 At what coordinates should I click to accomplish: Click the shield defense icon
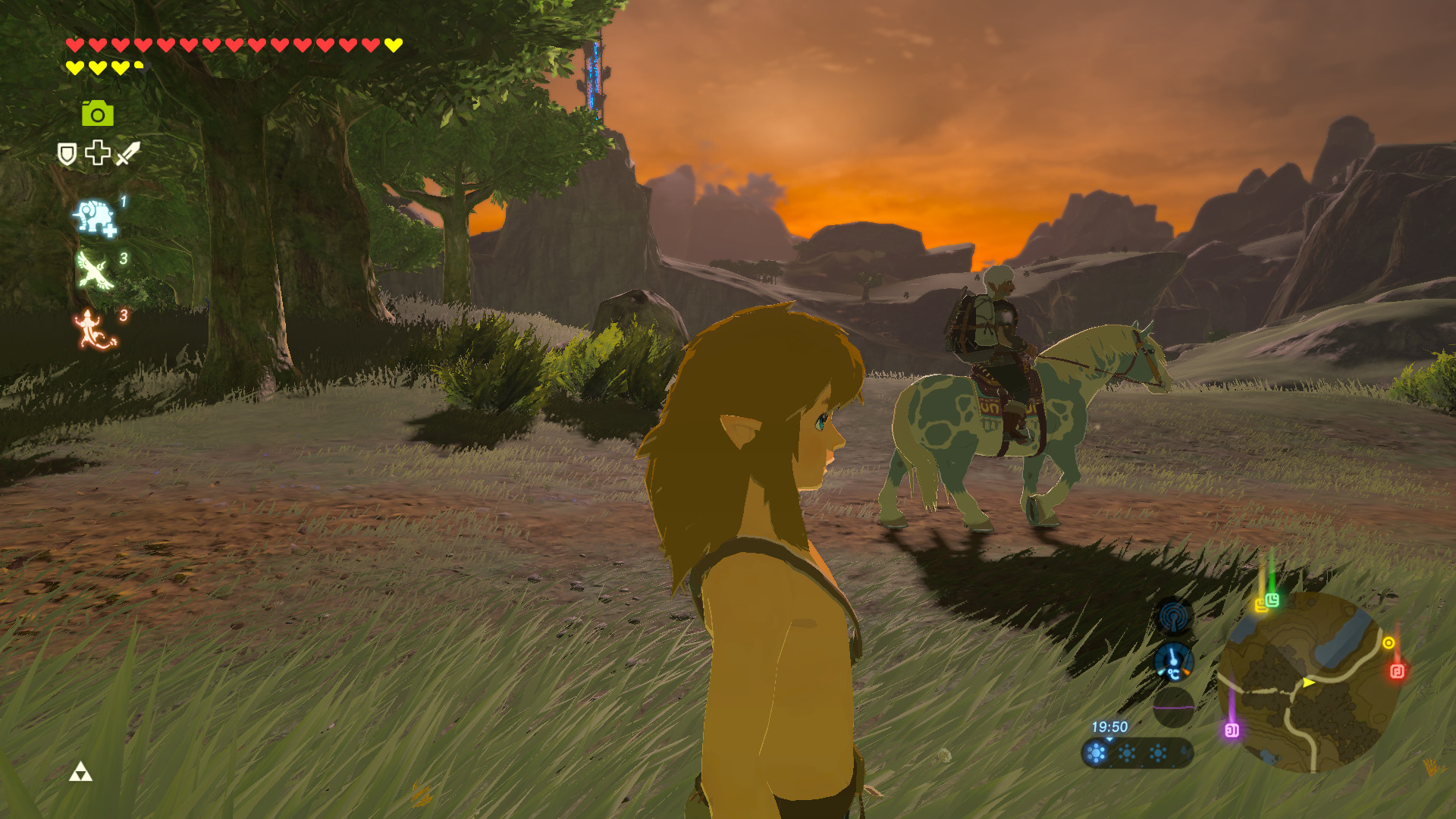[x=67, y=152]
